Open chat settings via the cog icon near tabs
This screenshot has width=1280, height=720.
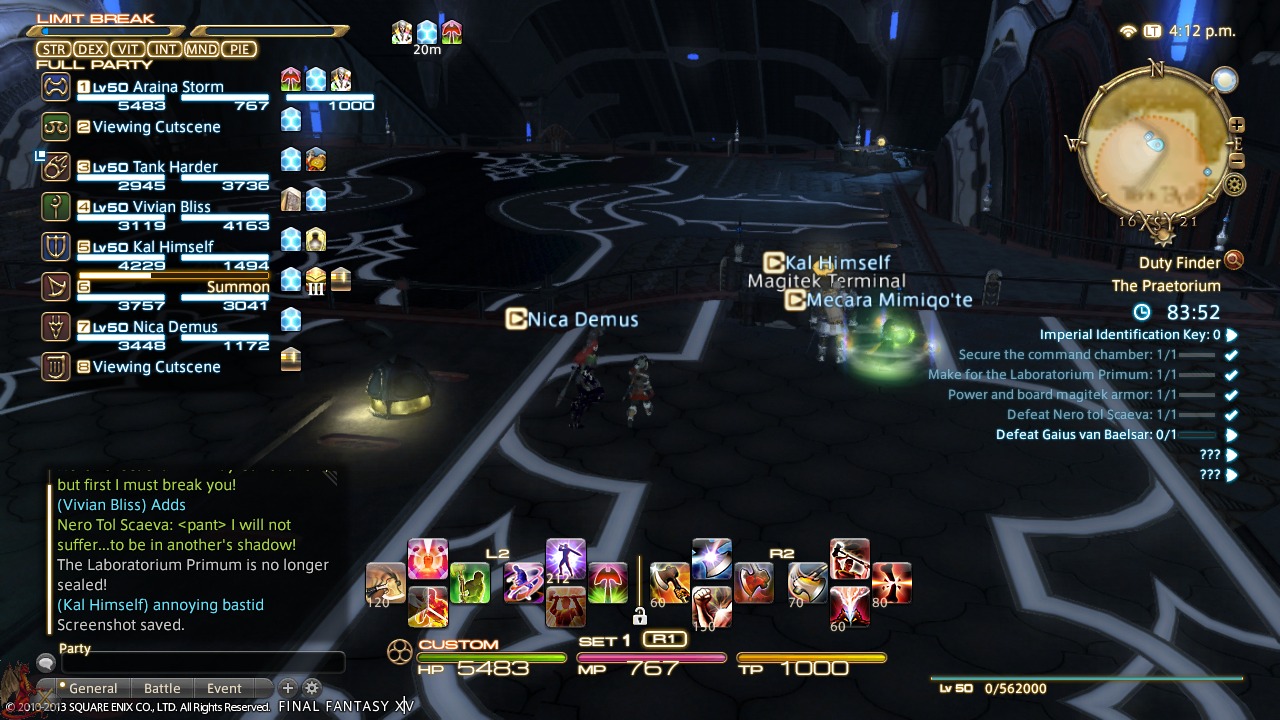click(313, 688)
